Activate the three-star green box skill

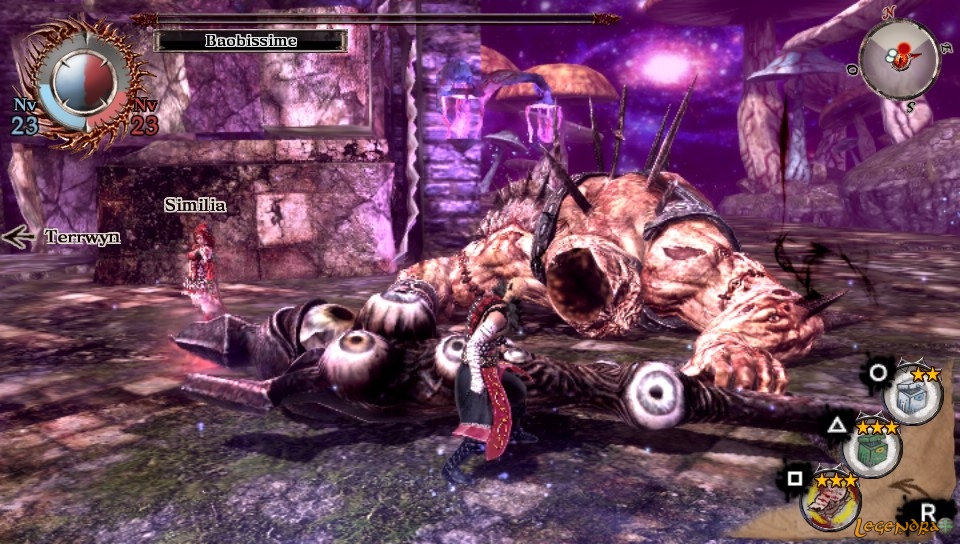[x=872, y=449]
